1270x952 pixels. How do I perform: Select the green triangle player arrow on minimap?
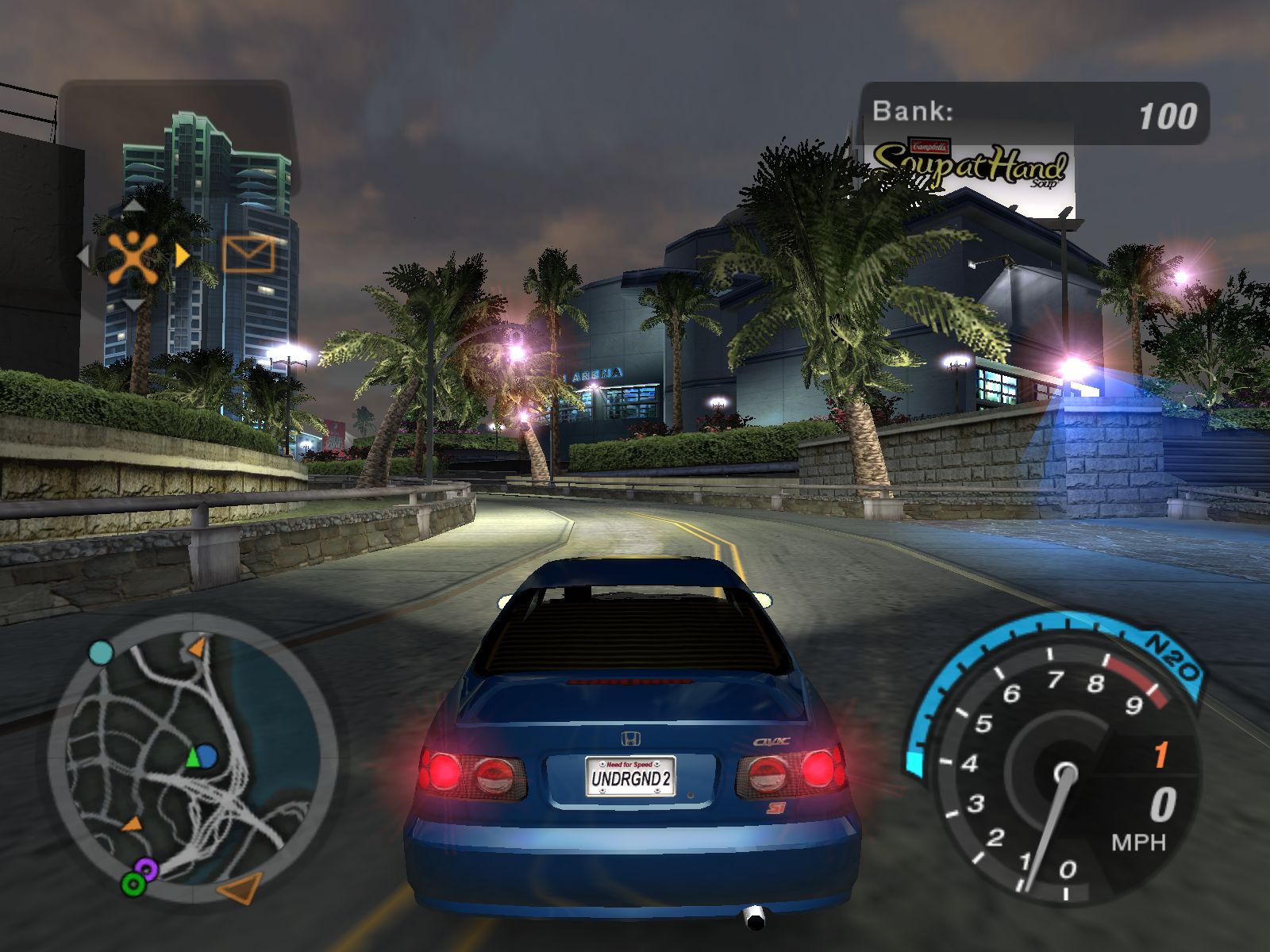(191, 756)
